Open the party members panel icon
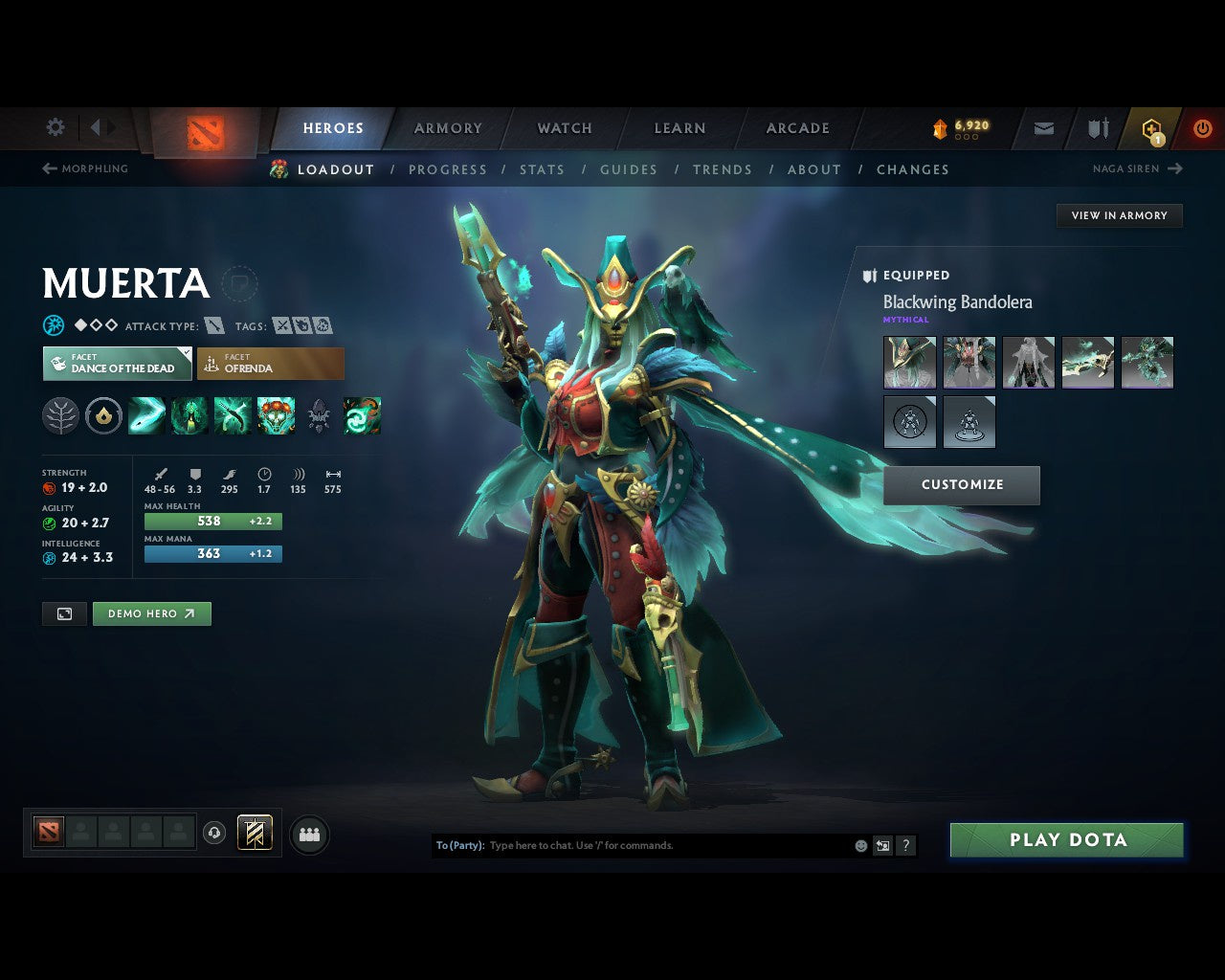 [308, 834]
